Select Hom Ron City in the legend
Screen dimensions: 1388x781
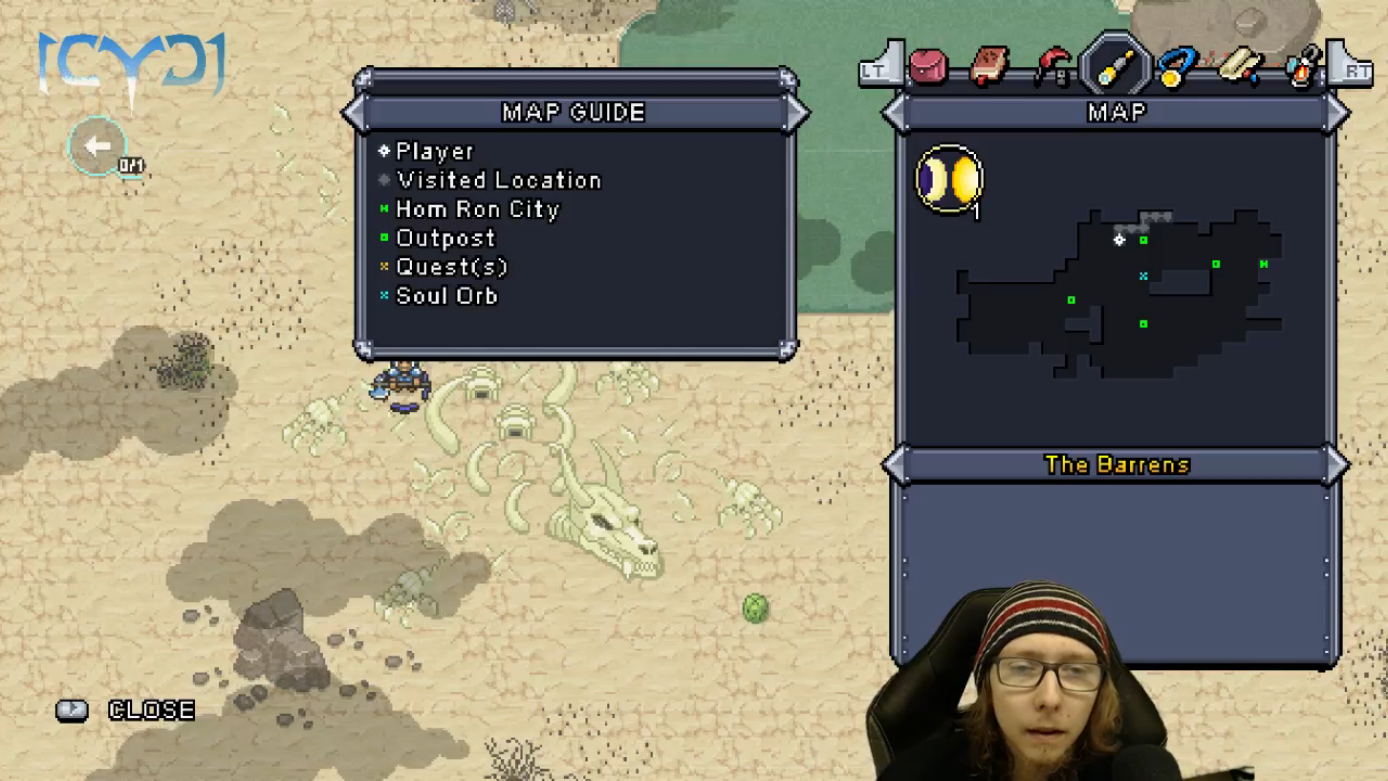pos(478,209)
